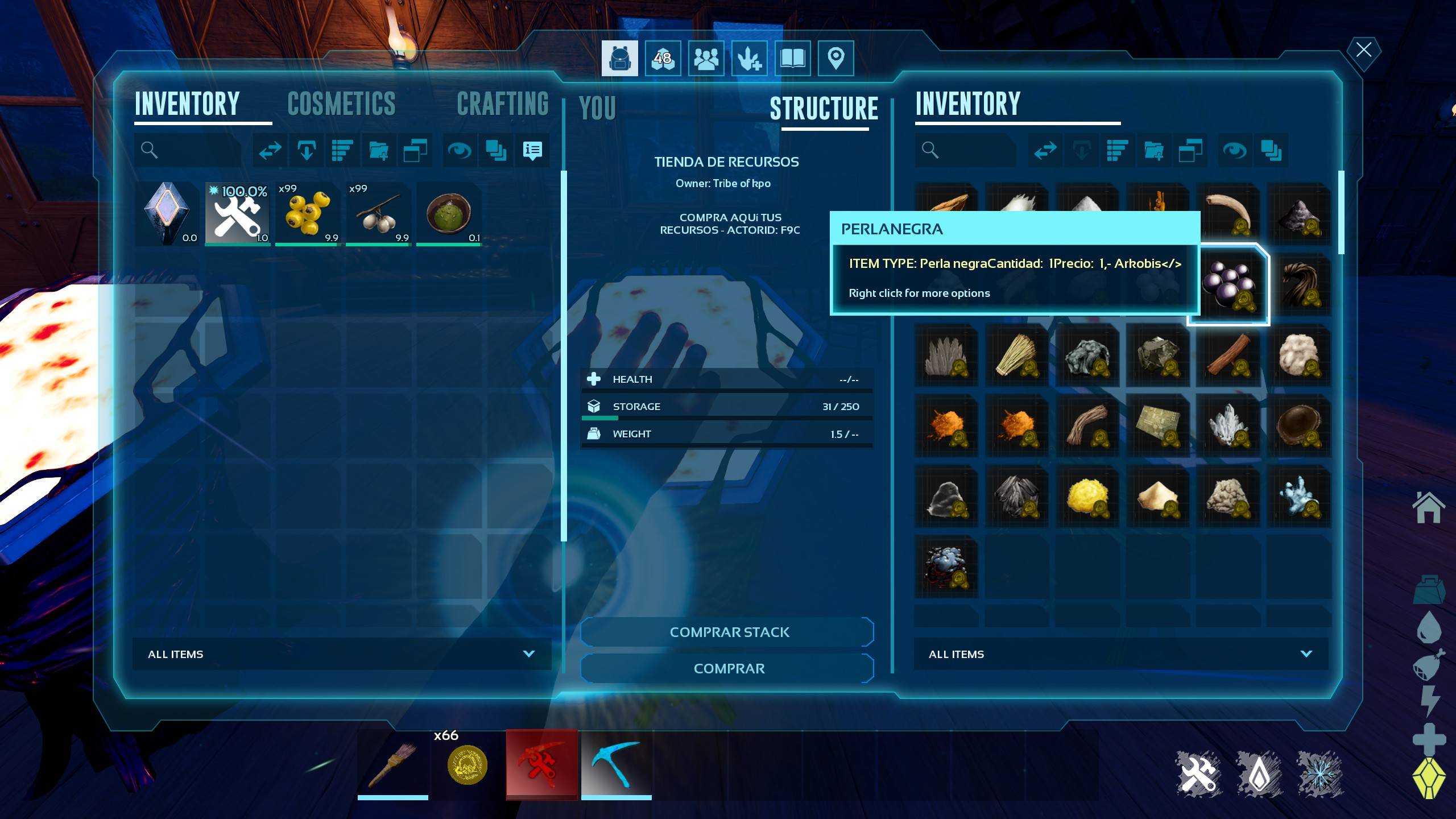Switch to the Cosmetics tab
This screenshot has width=1456, height=819.
(341, 104)
